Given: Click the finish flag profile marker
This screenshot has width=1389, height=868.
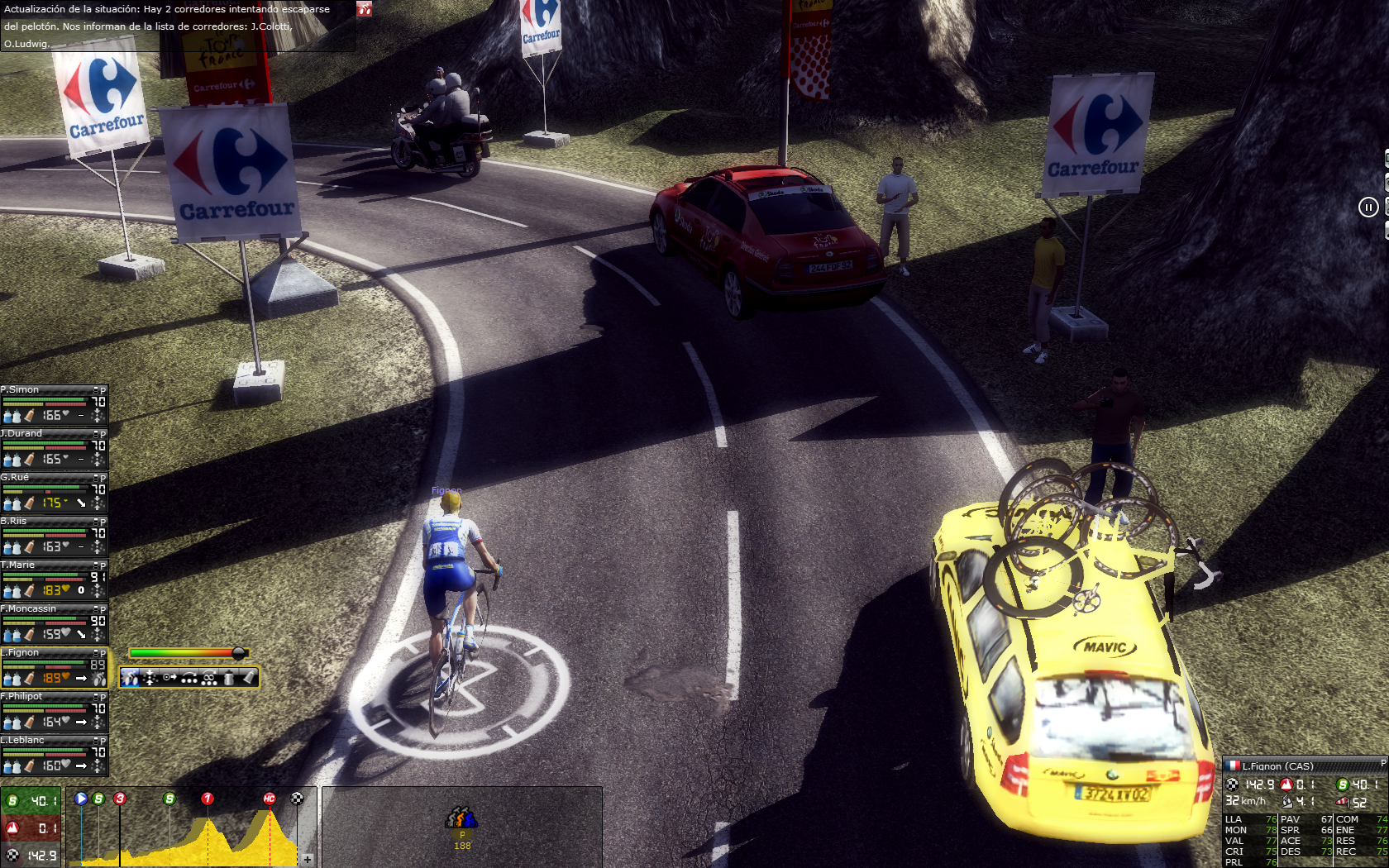Looking at the screenshot, I should tap(297, 799).
